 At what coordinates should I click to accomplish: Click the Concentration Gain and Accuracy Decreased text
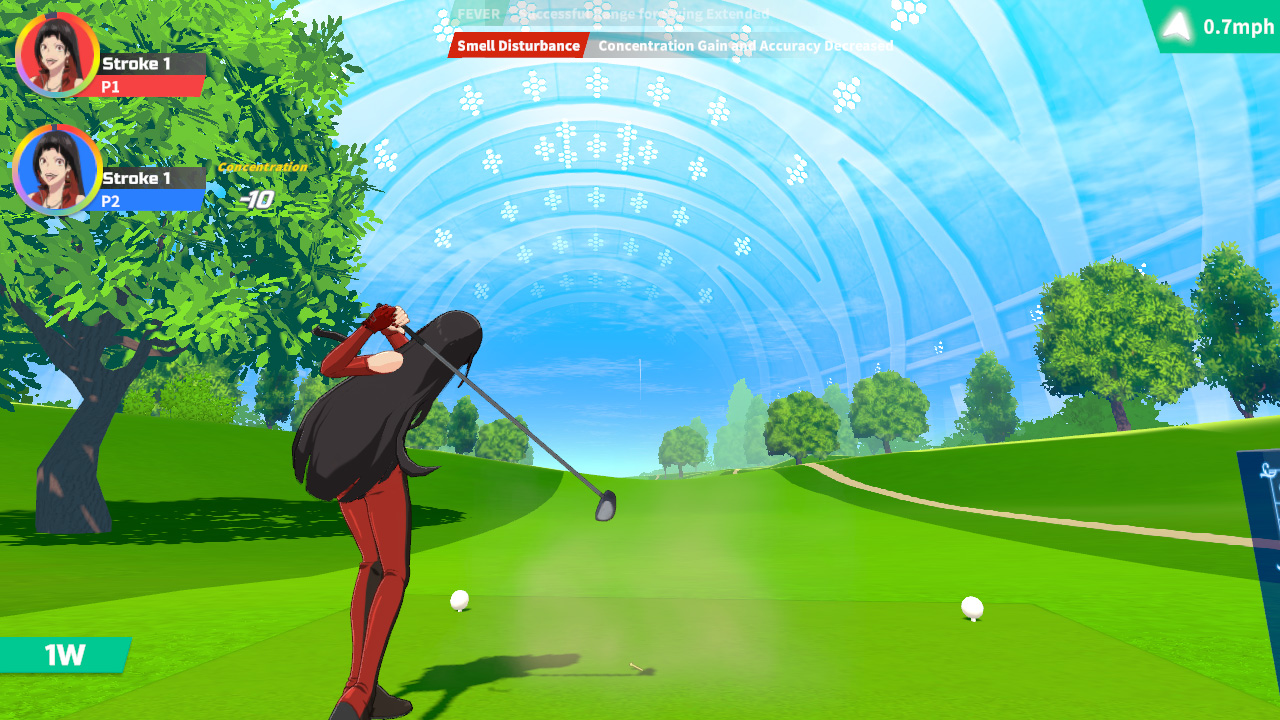point(745,45)
